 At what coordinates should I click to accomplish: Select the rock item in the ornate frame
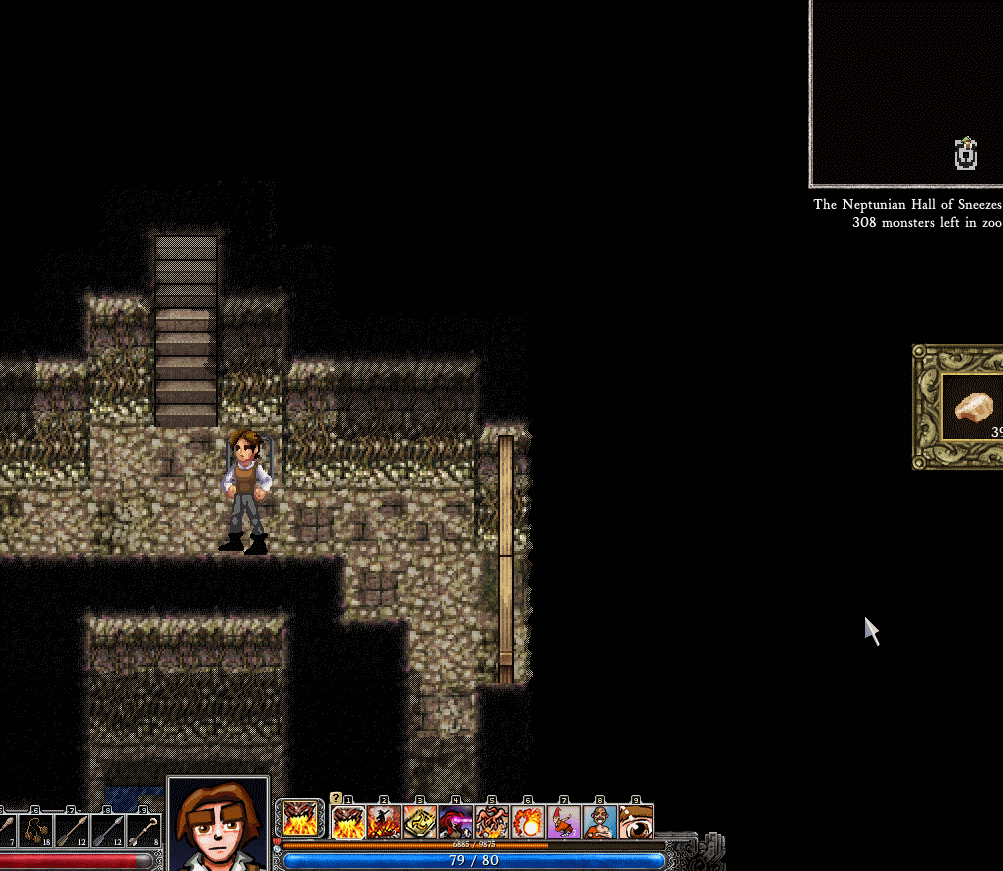pyautogui.click(x=973, y=406)
